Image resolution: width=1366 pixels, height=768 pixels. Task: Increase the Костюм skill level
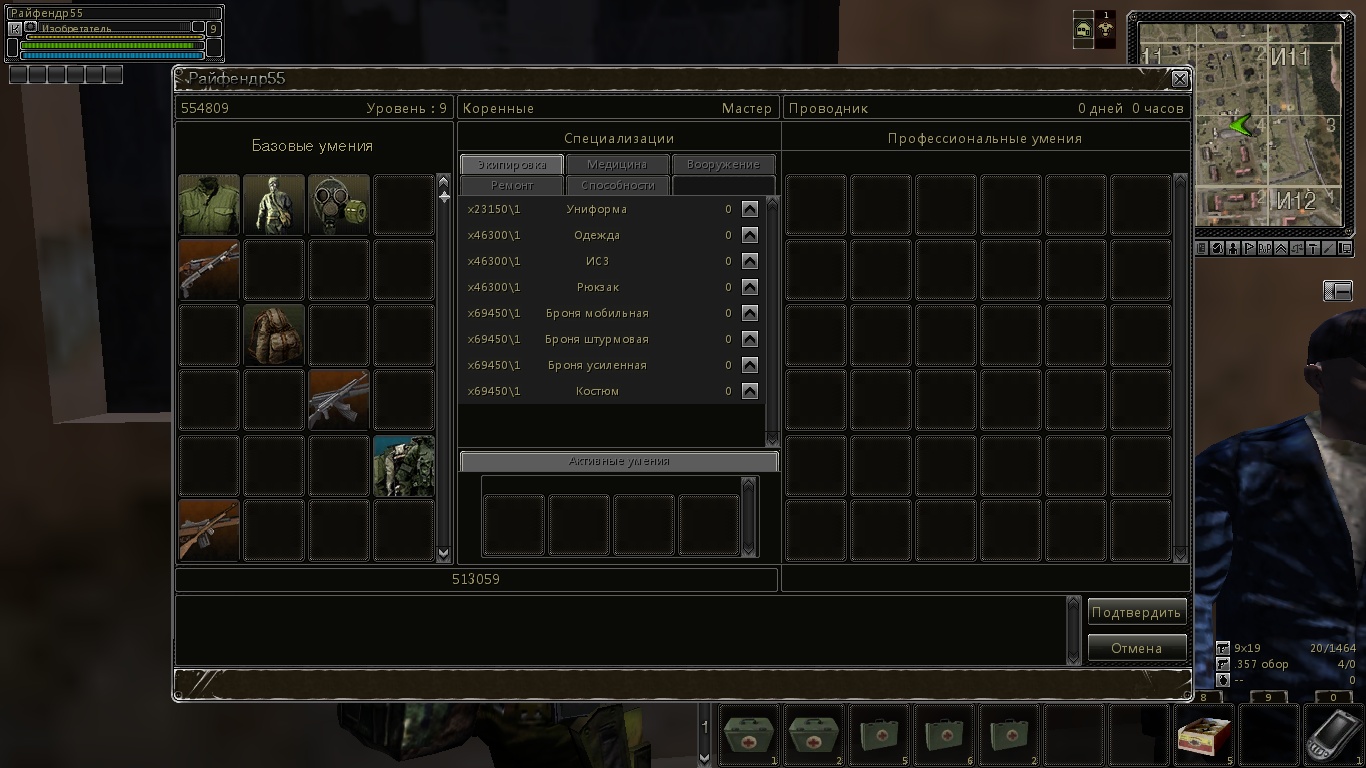point(750,391)
